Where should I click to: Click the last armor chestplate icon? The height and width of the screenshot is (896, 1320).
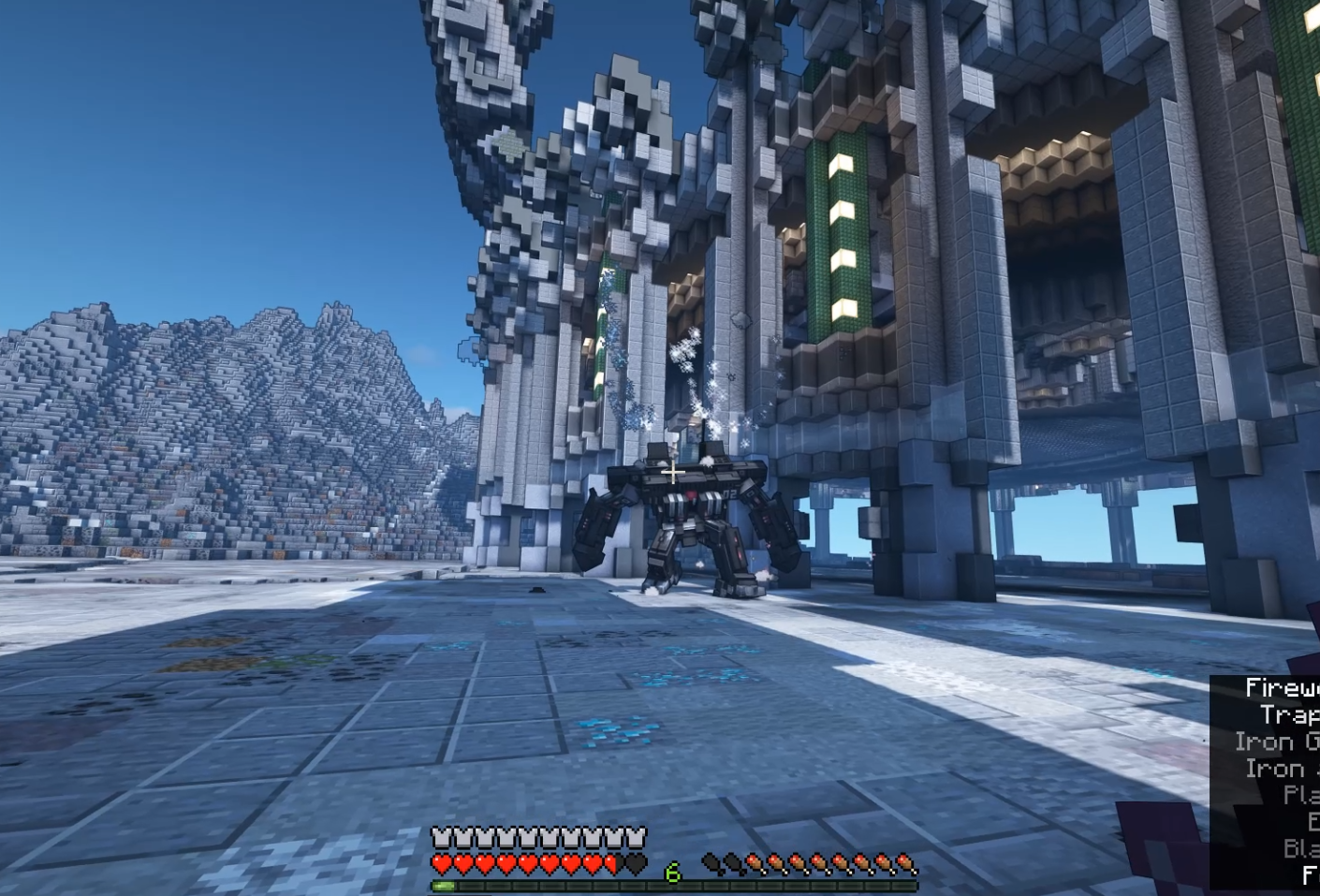coord(637,835)
